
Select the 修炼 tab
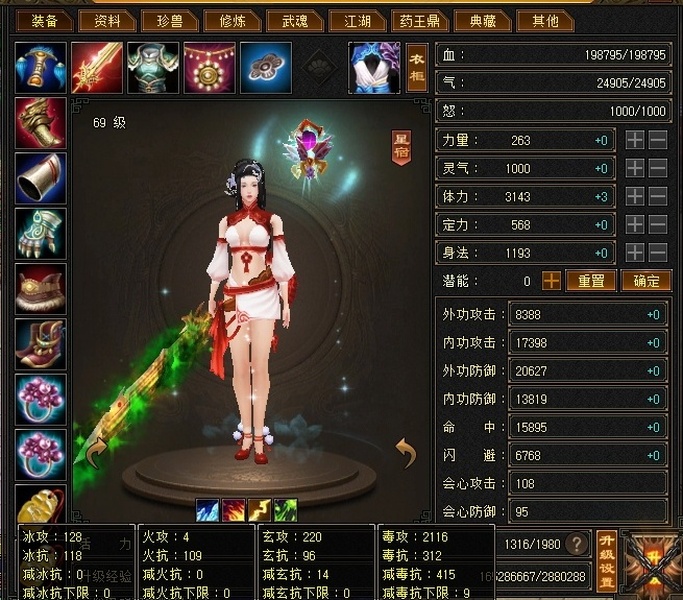(227, 20)
